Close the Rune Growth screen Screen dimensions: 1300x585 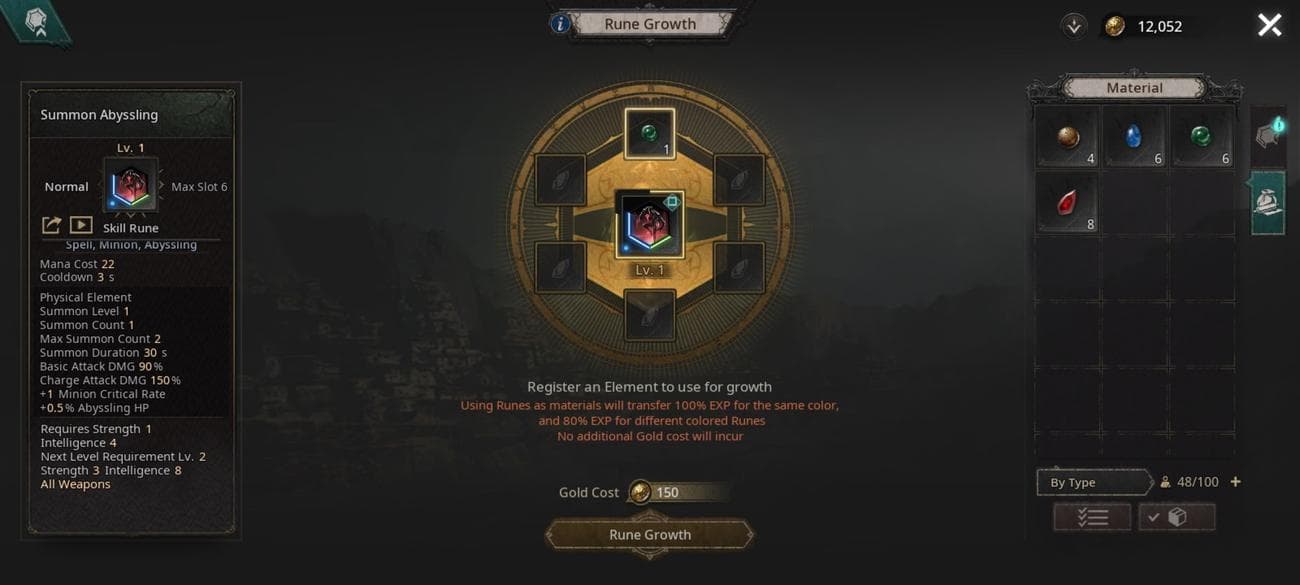[1269, 25]
